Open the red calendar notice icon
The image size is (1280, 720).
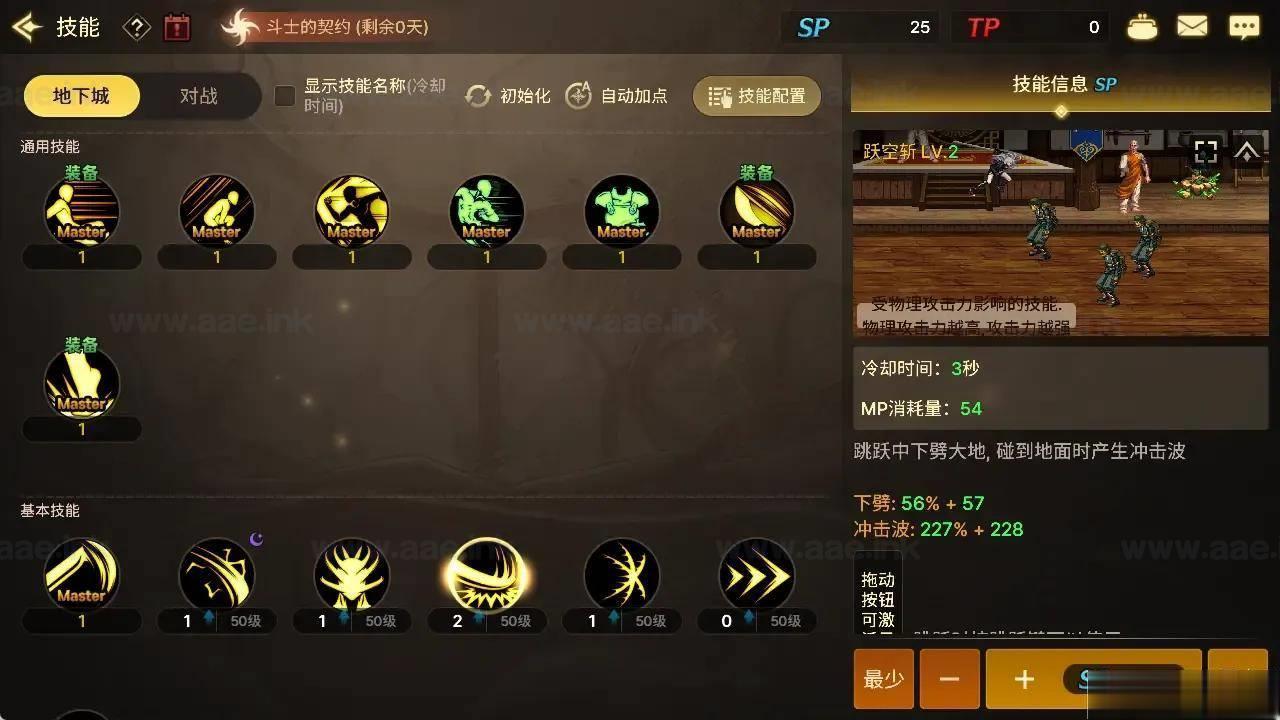coord(177,27)
